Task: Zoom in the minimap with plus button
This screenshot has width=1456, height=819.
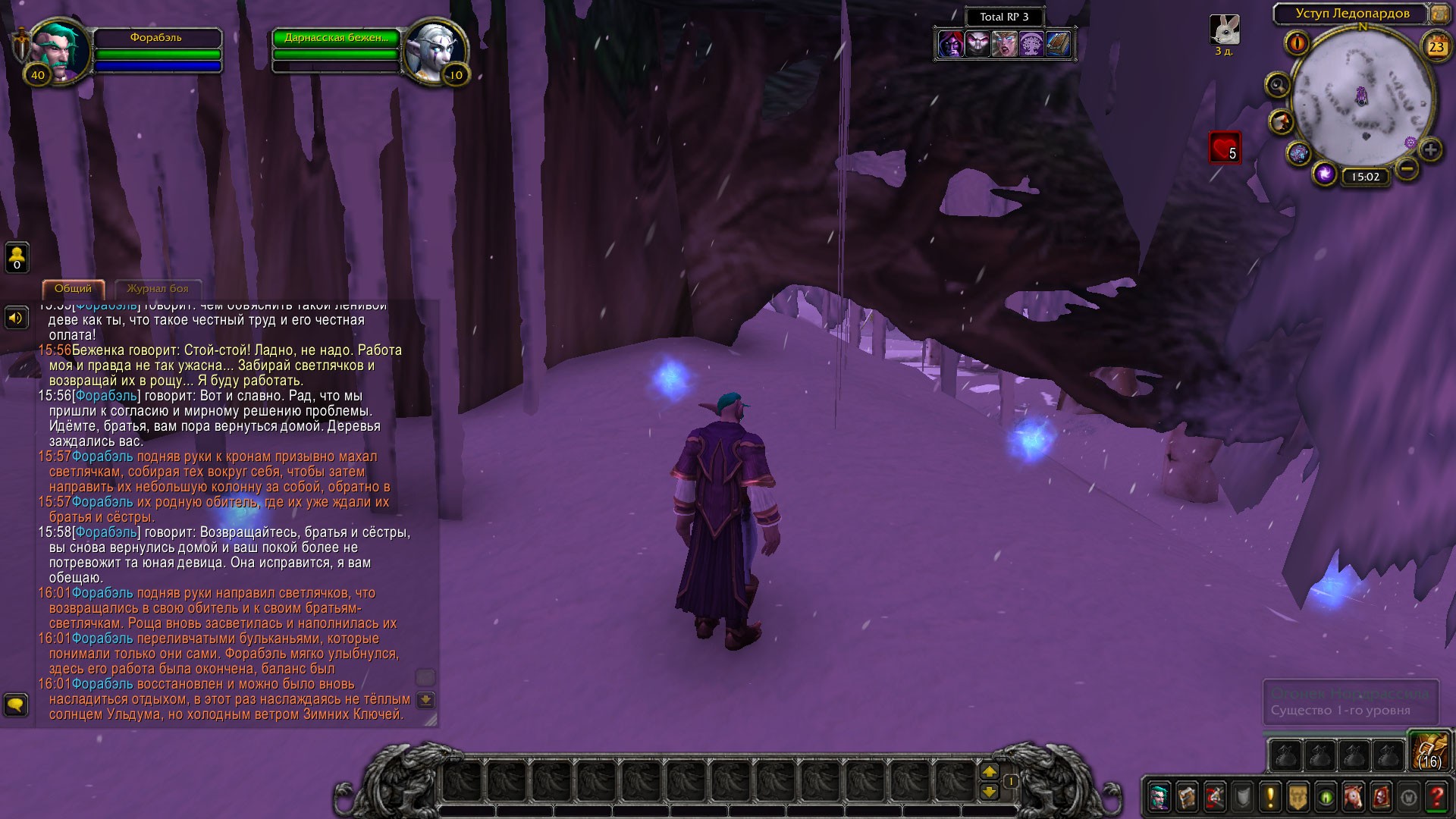Action: point(1430,149)
